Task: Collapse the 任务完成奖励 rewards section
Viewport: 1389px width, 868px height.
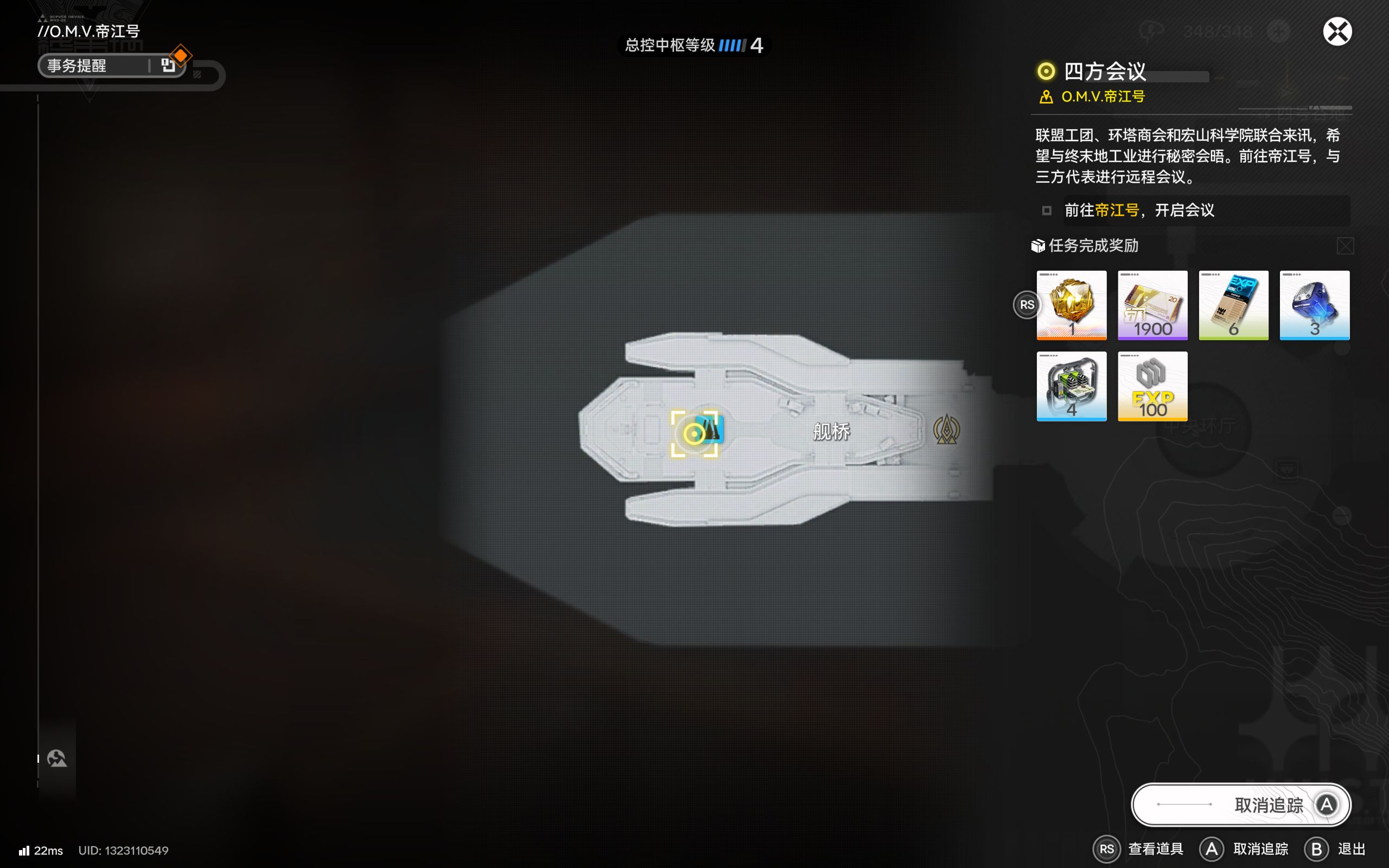Action: [1345, 246]
